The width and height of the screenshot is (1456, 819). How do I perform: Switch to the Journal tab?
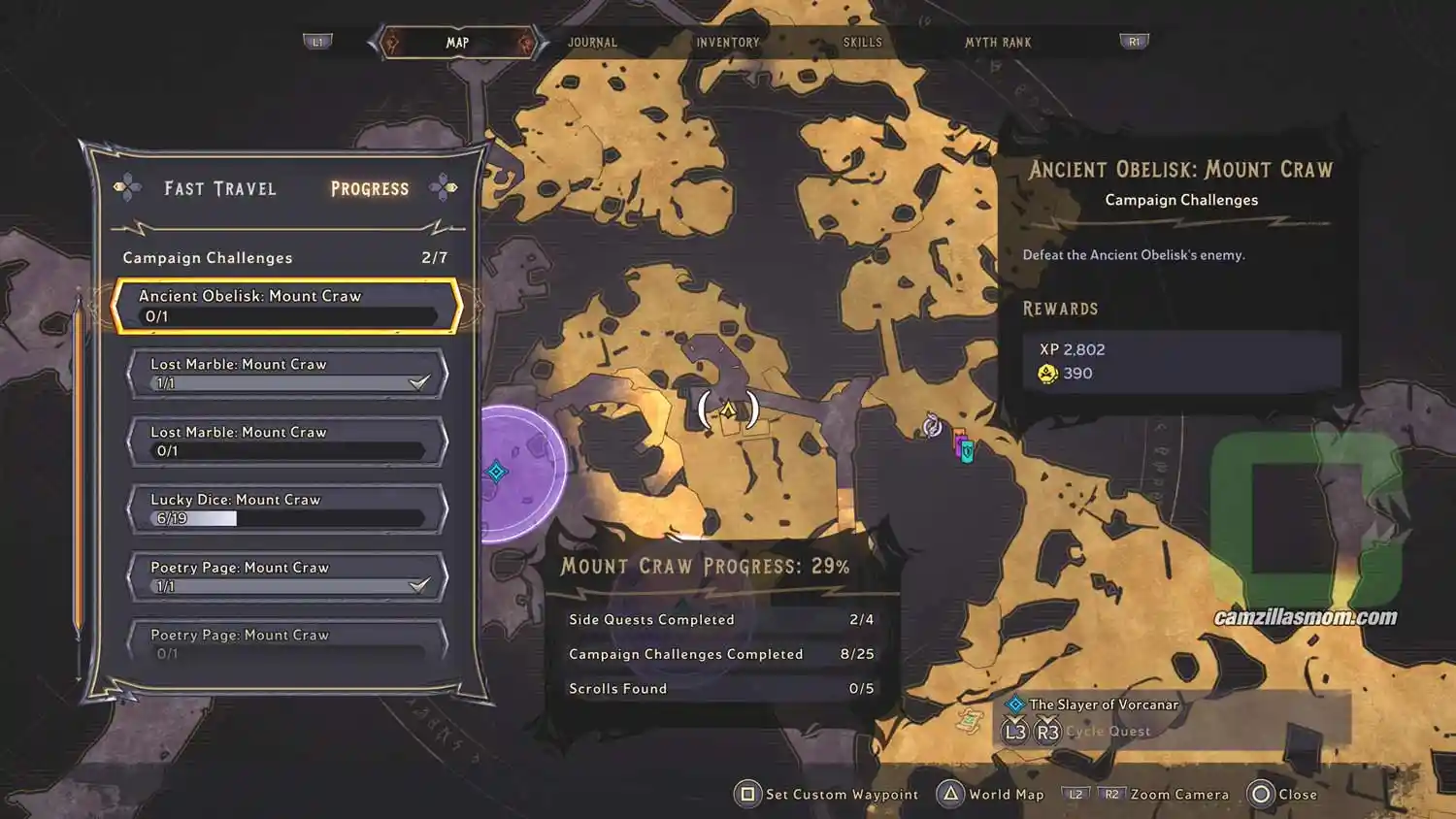tap(592, 43)
